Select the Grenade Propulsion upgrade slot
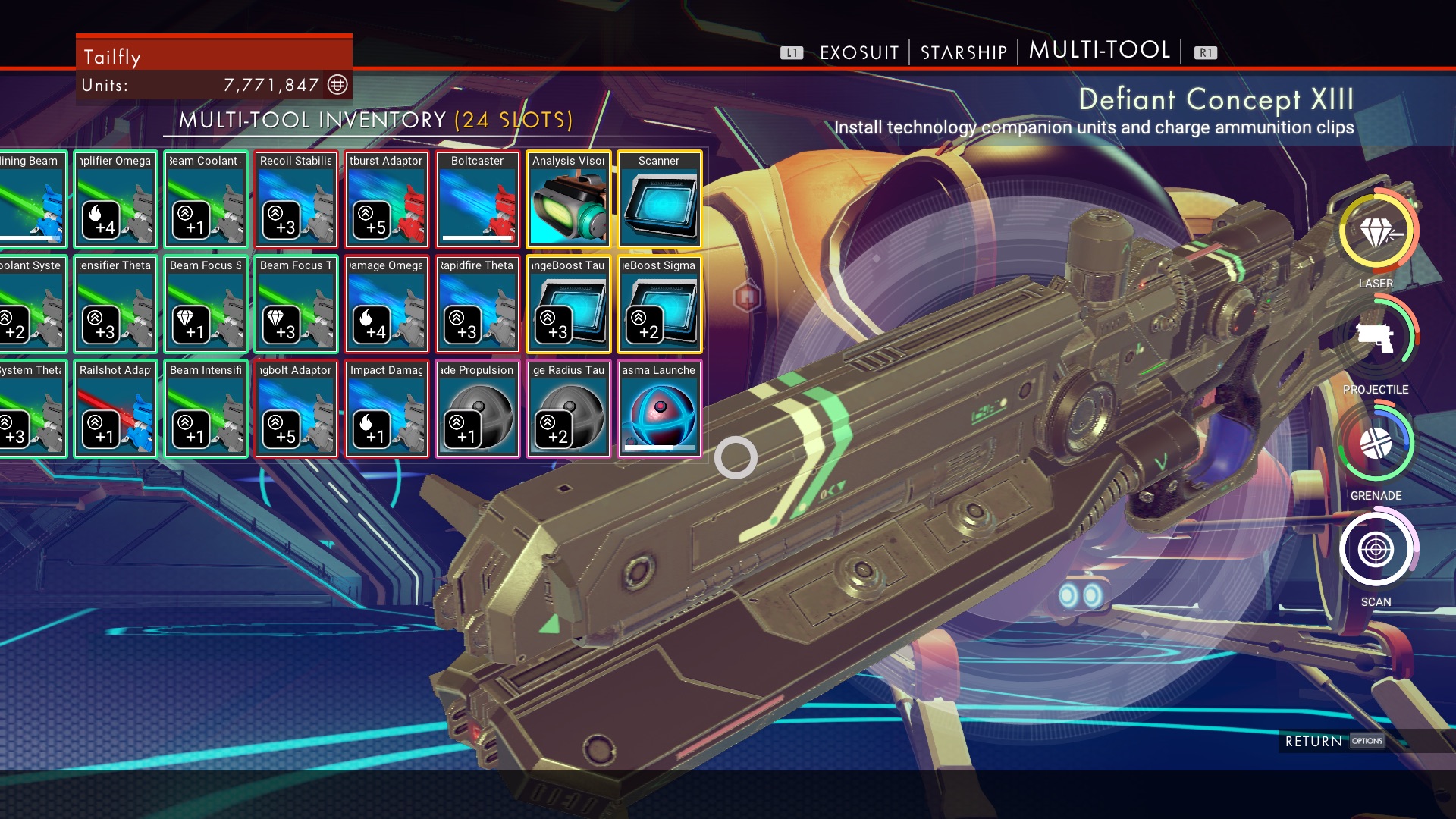 477,409
